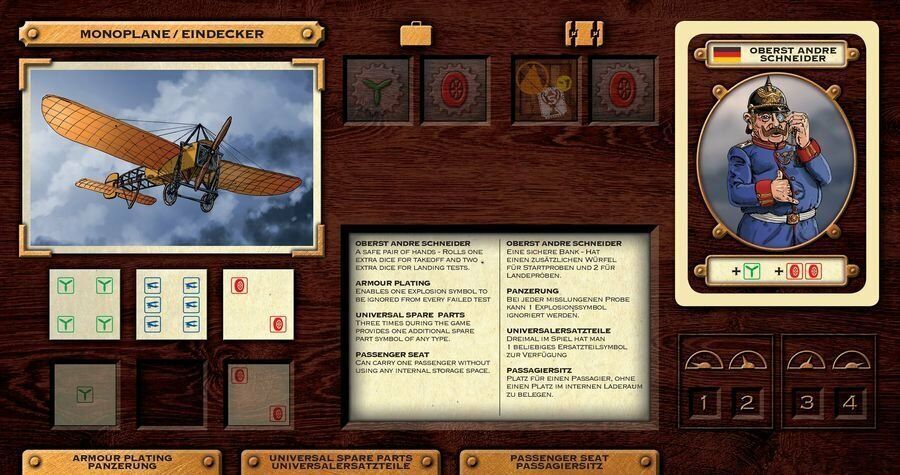Click the Armour Plating / Panzerung plaque
The image size is (900, 475).
[x=124, y=463]
